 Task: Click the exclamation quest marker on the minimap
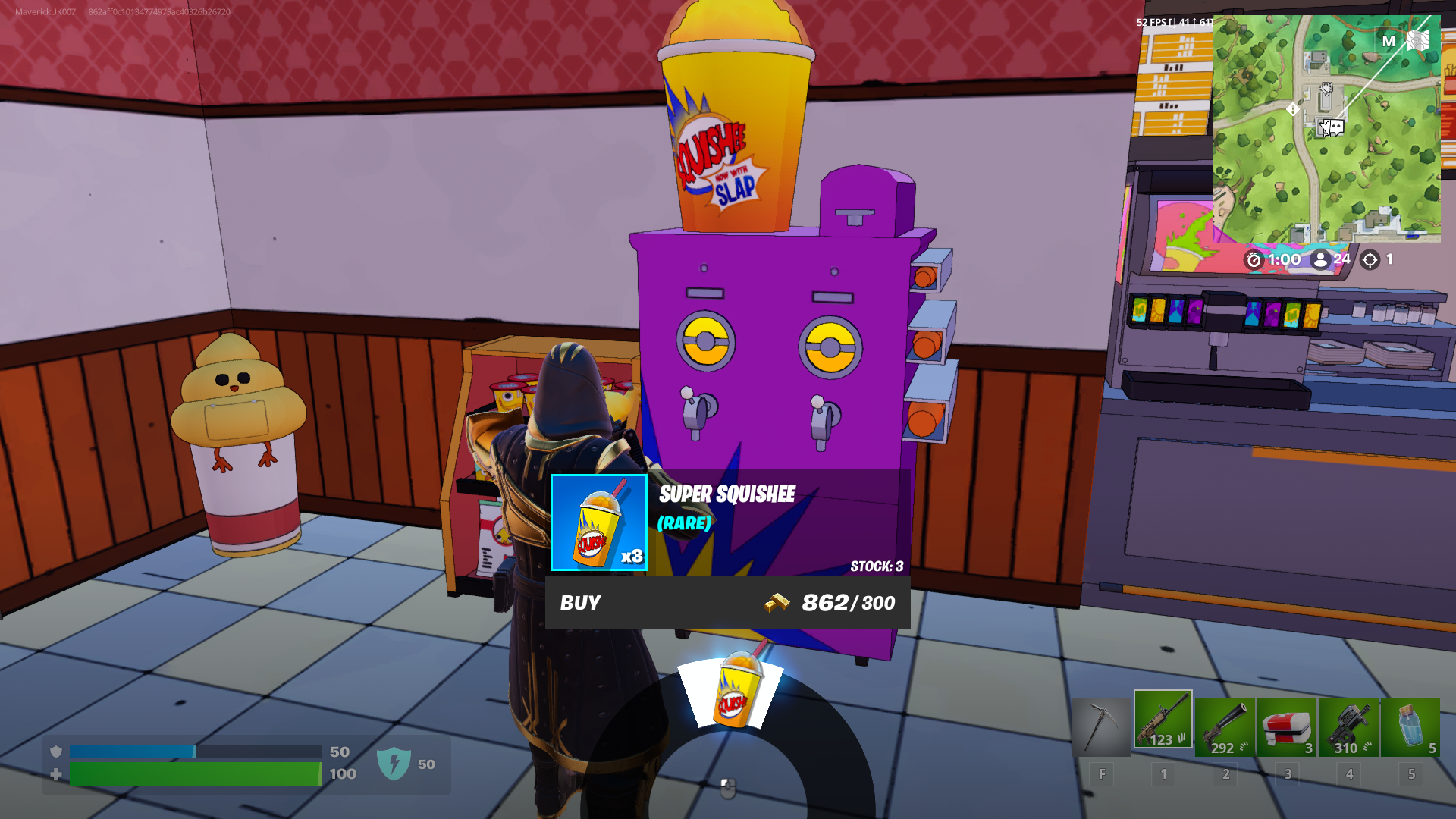click(x=1293, y=109)
